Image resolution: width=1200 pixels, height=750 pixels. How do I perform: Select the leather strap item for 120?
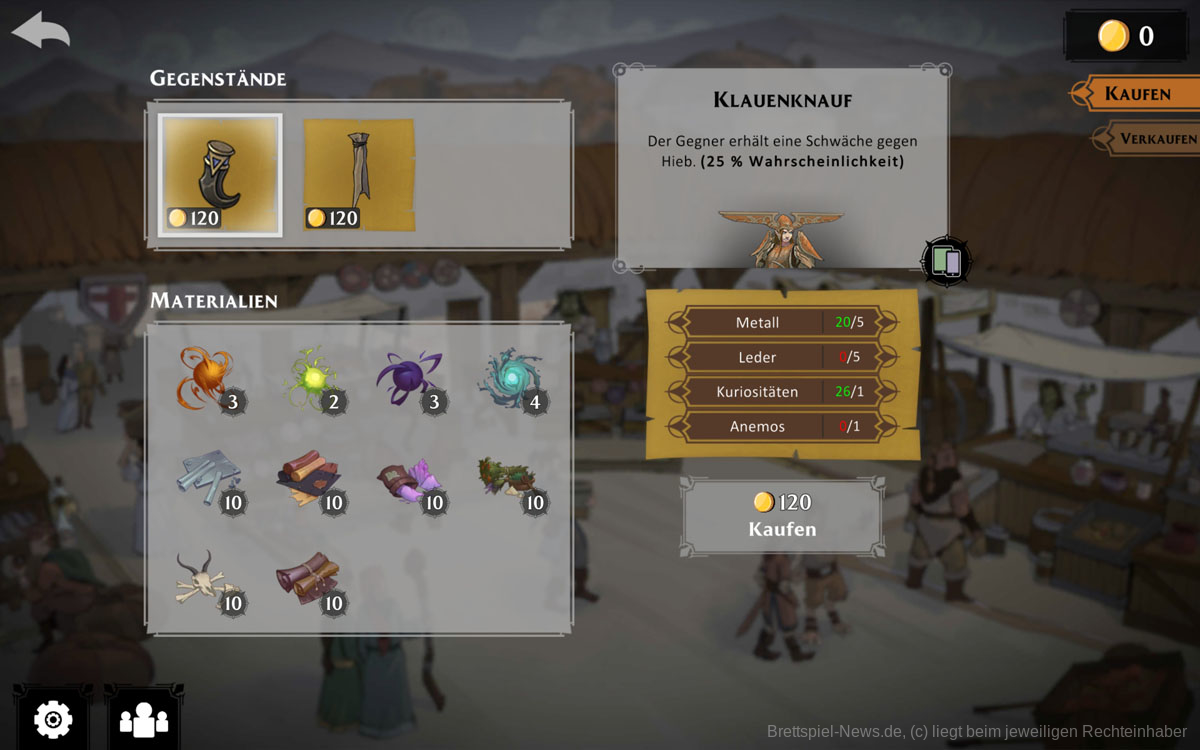click(359, 175)
